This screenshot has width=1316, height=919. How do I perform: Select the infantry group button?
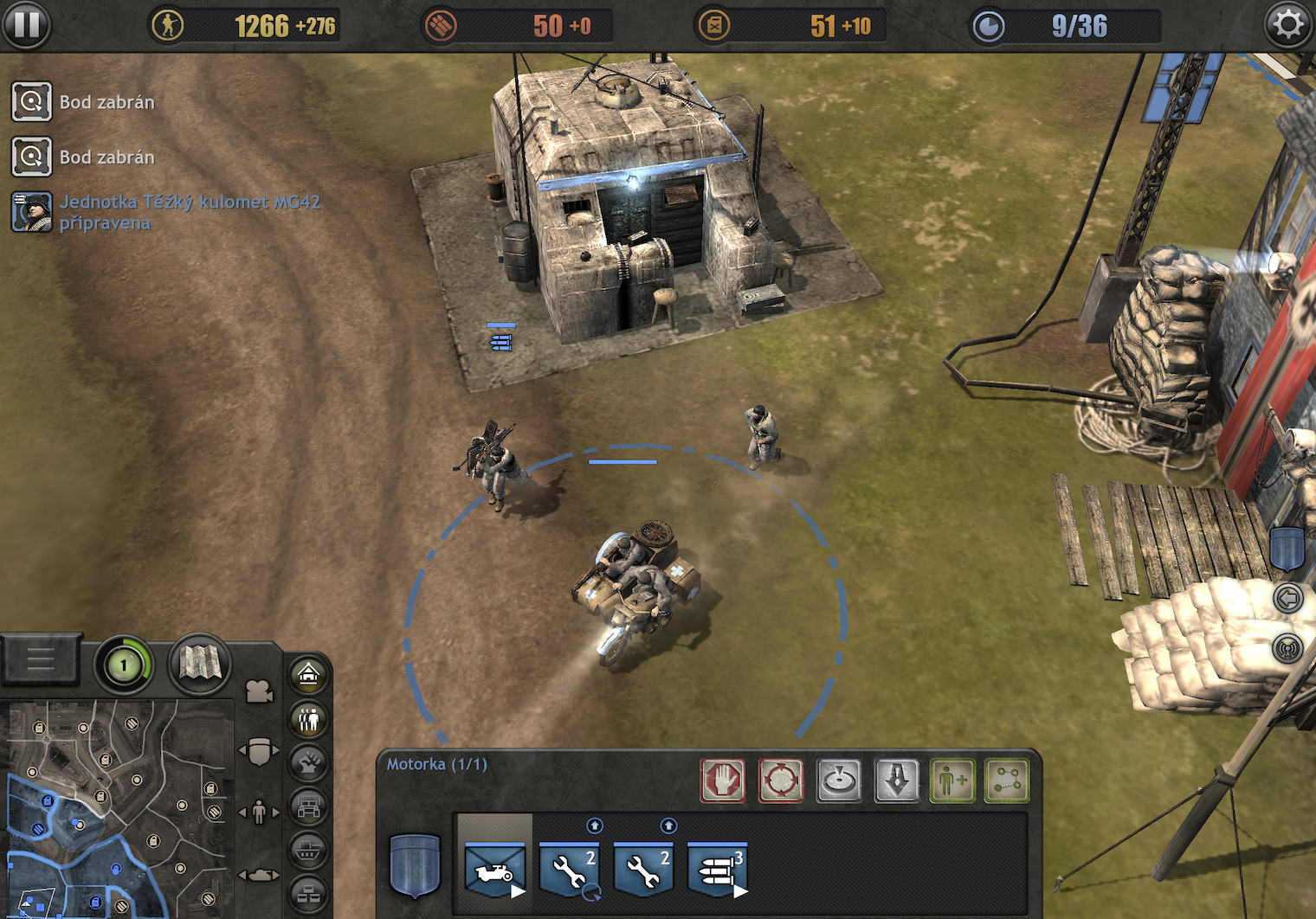tap(308, 719)
